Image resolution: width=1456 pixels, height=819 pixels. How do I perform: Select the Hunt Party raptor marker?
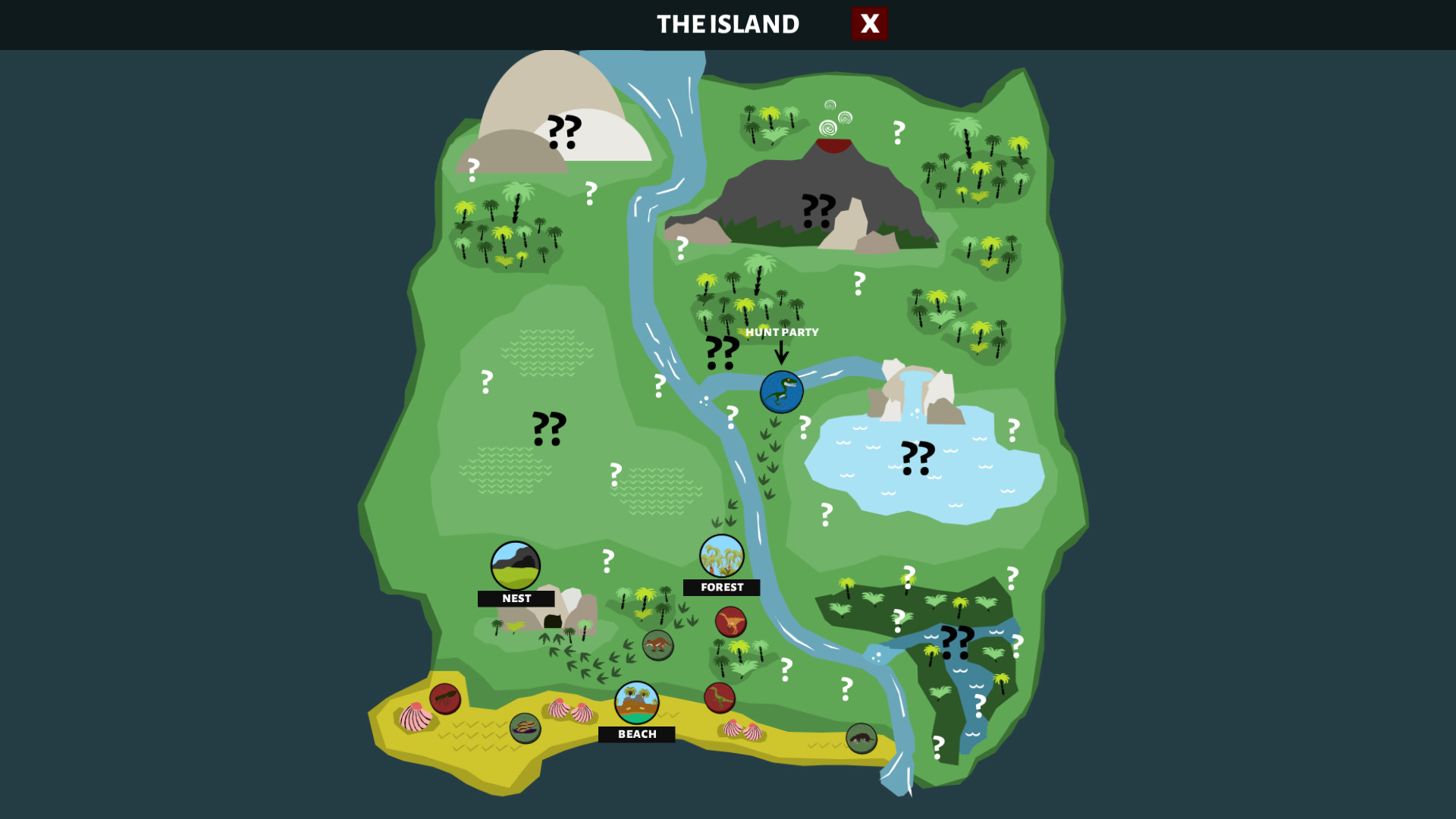(x=783, y=390)
